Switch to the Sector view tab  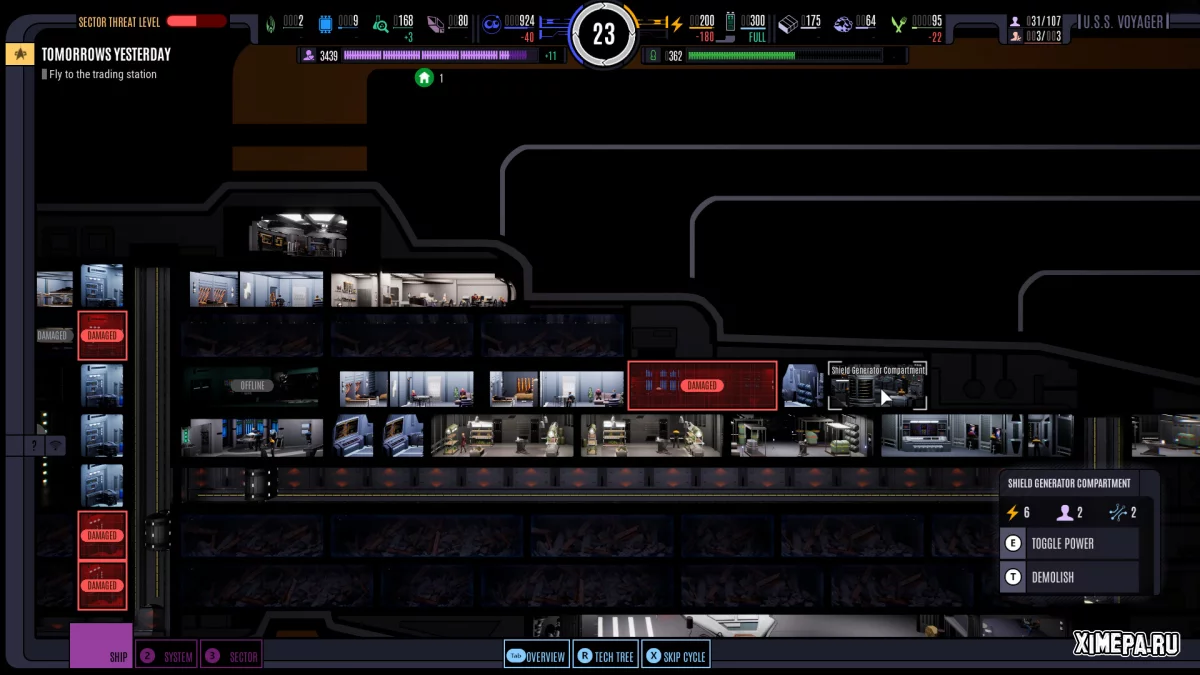click(232, 656)
